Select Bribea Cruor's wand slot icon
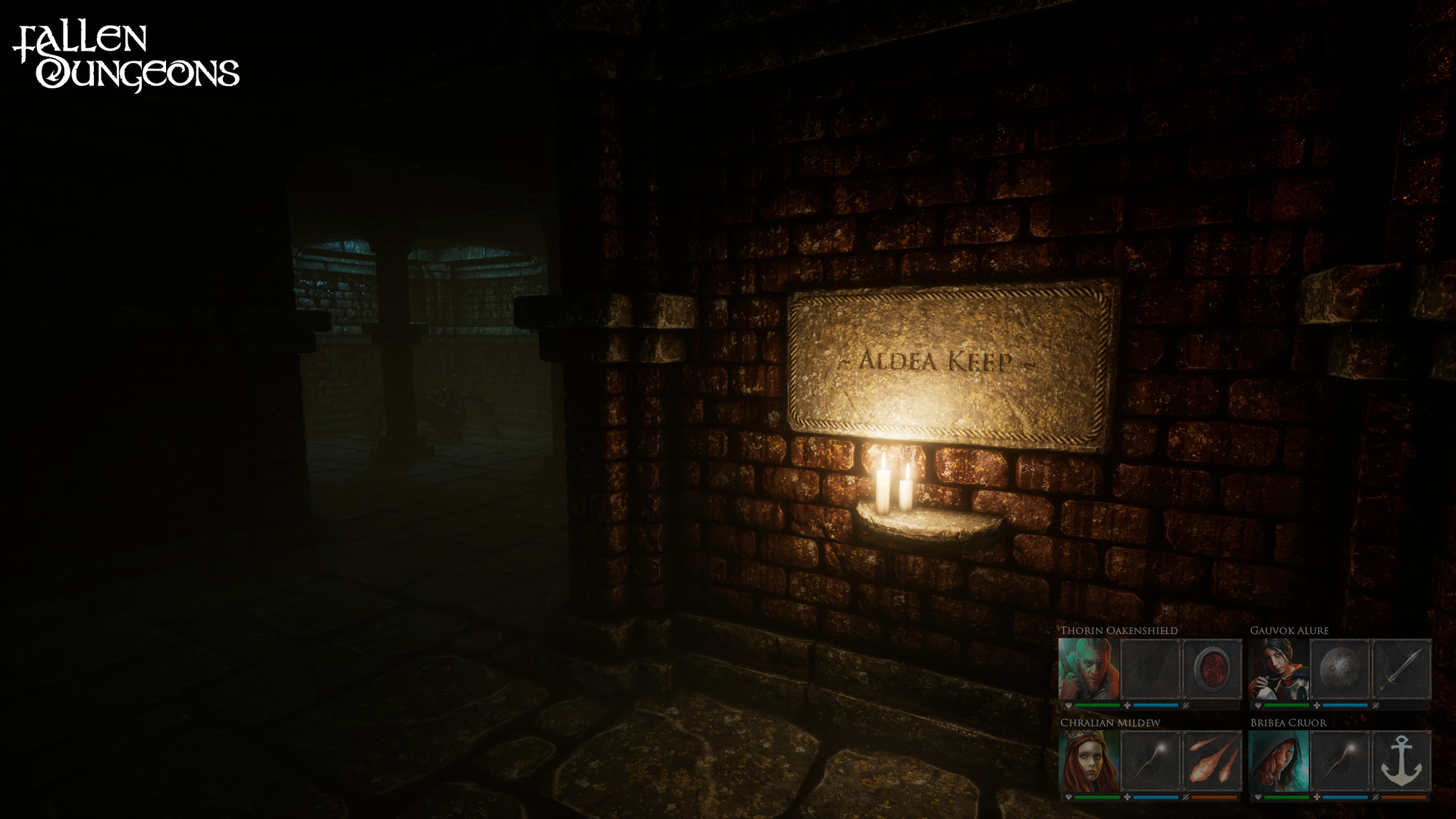Viewport: 1456px width, 819px height. [1341, 761]
